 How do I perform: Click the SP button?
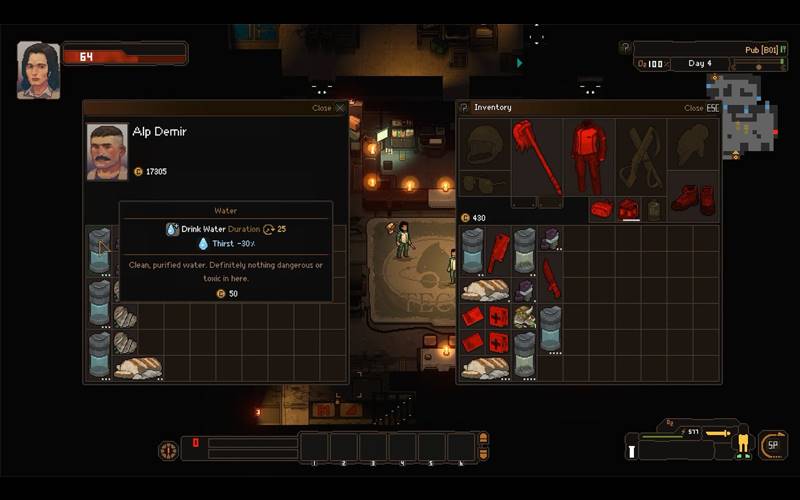[772, 445]
